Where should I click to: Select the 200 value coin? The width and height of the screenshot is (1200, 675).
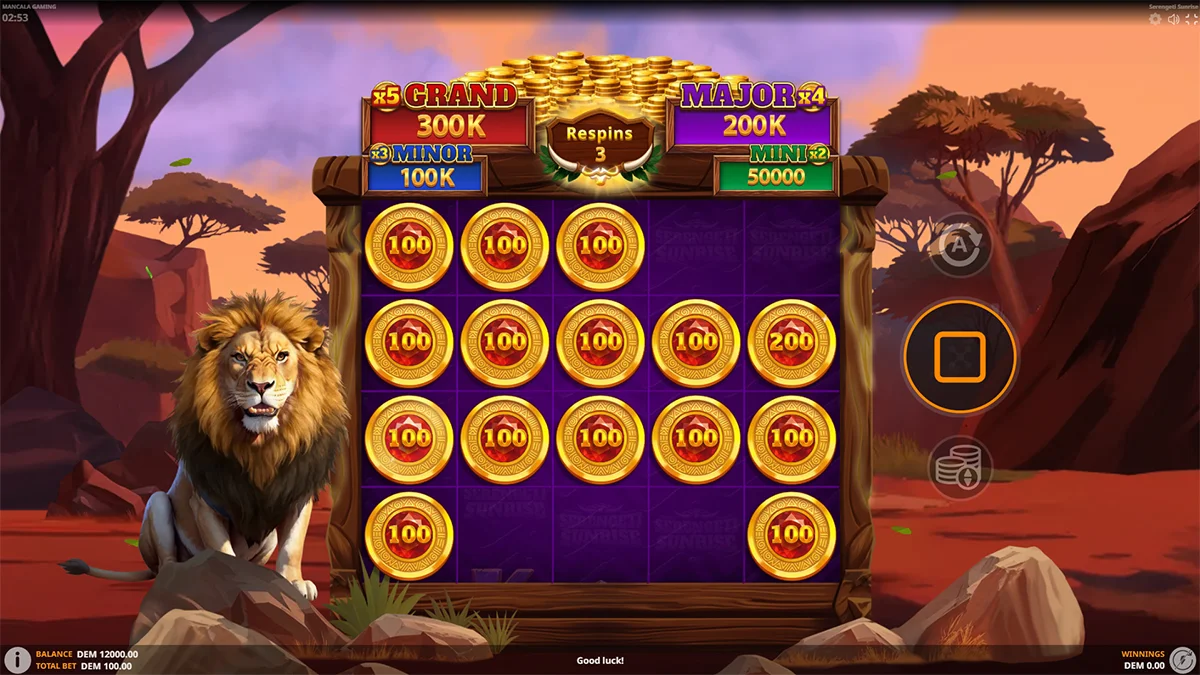792,343
